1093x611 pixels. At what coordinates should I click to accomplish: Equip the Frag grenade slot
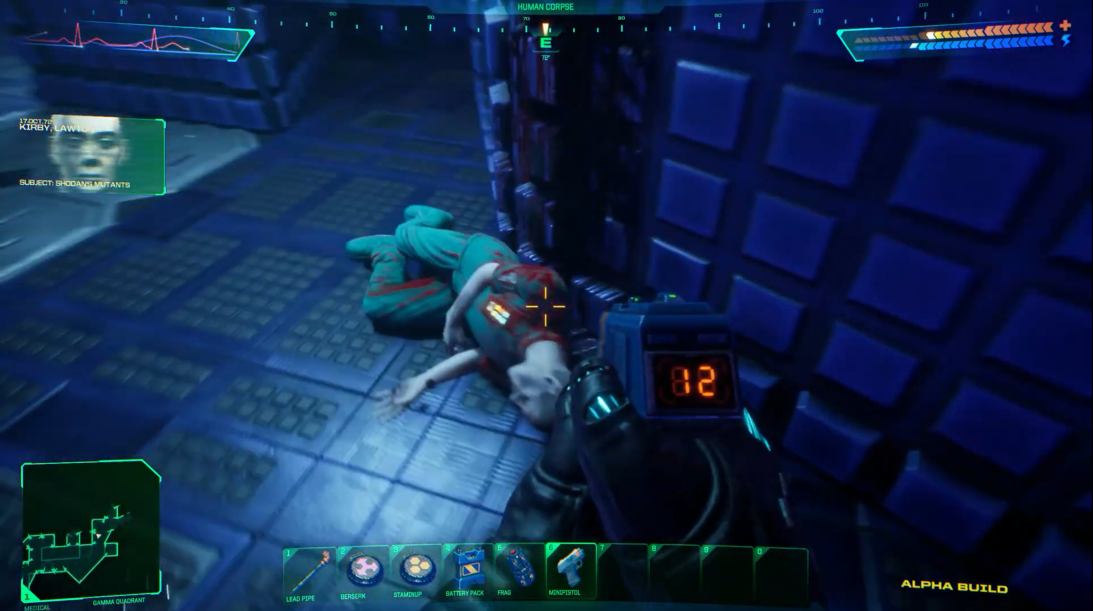pyautogui.click(x=517, y=572)
